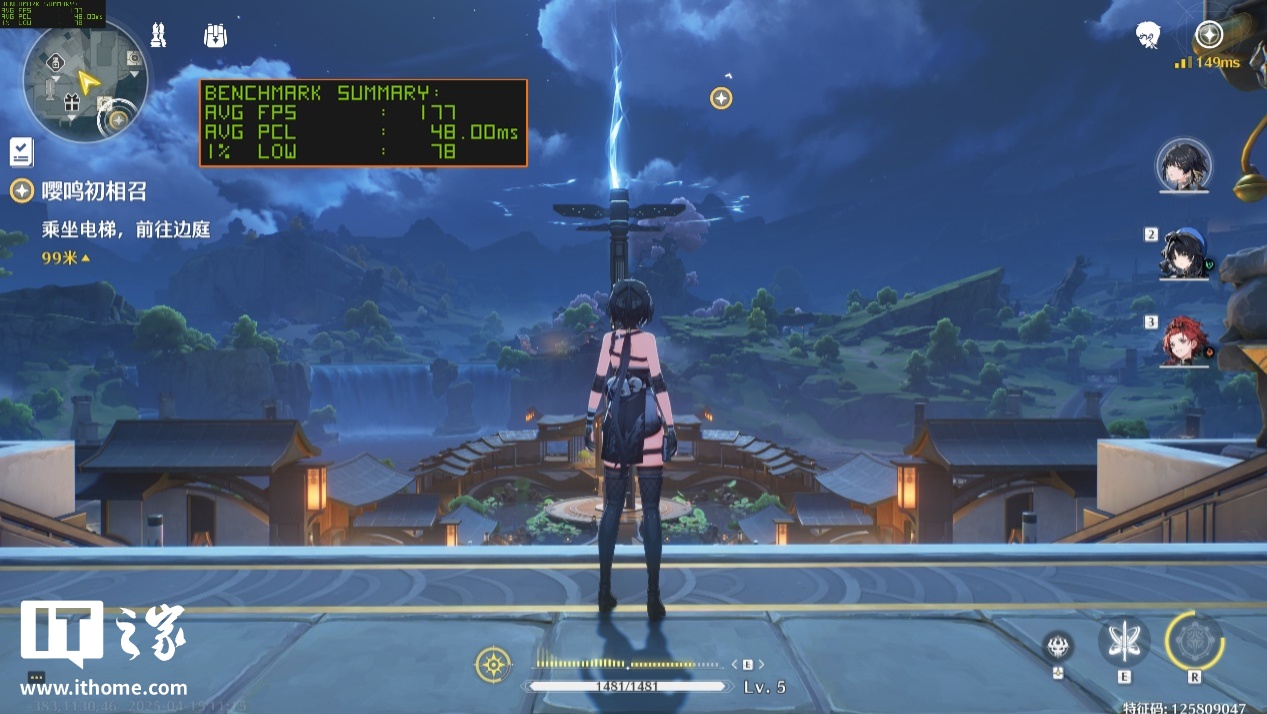Activate the gold crosshair utility gadget icon
1267x714 pixels.
click(x=493, y=664)
